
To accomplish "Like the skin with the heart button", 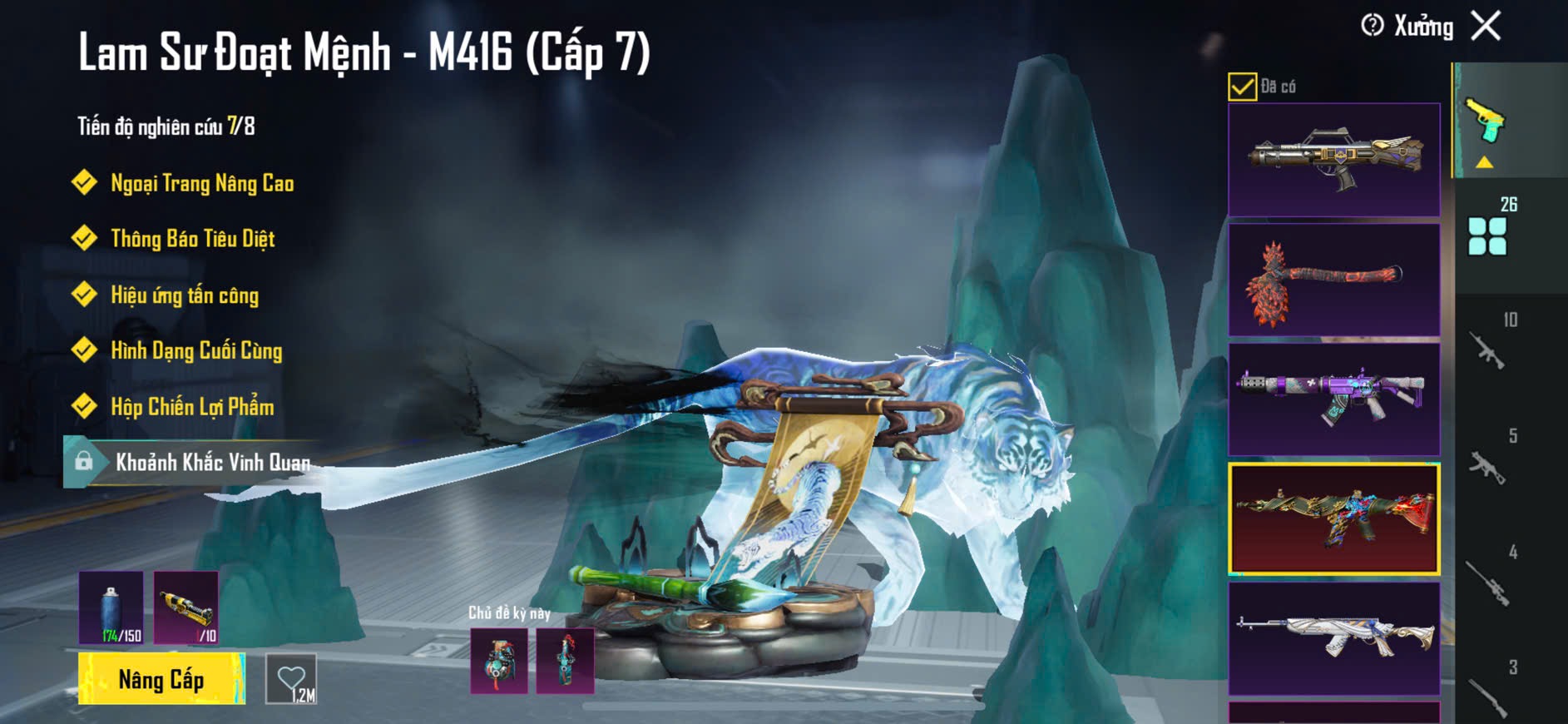I will click(291, 679).
